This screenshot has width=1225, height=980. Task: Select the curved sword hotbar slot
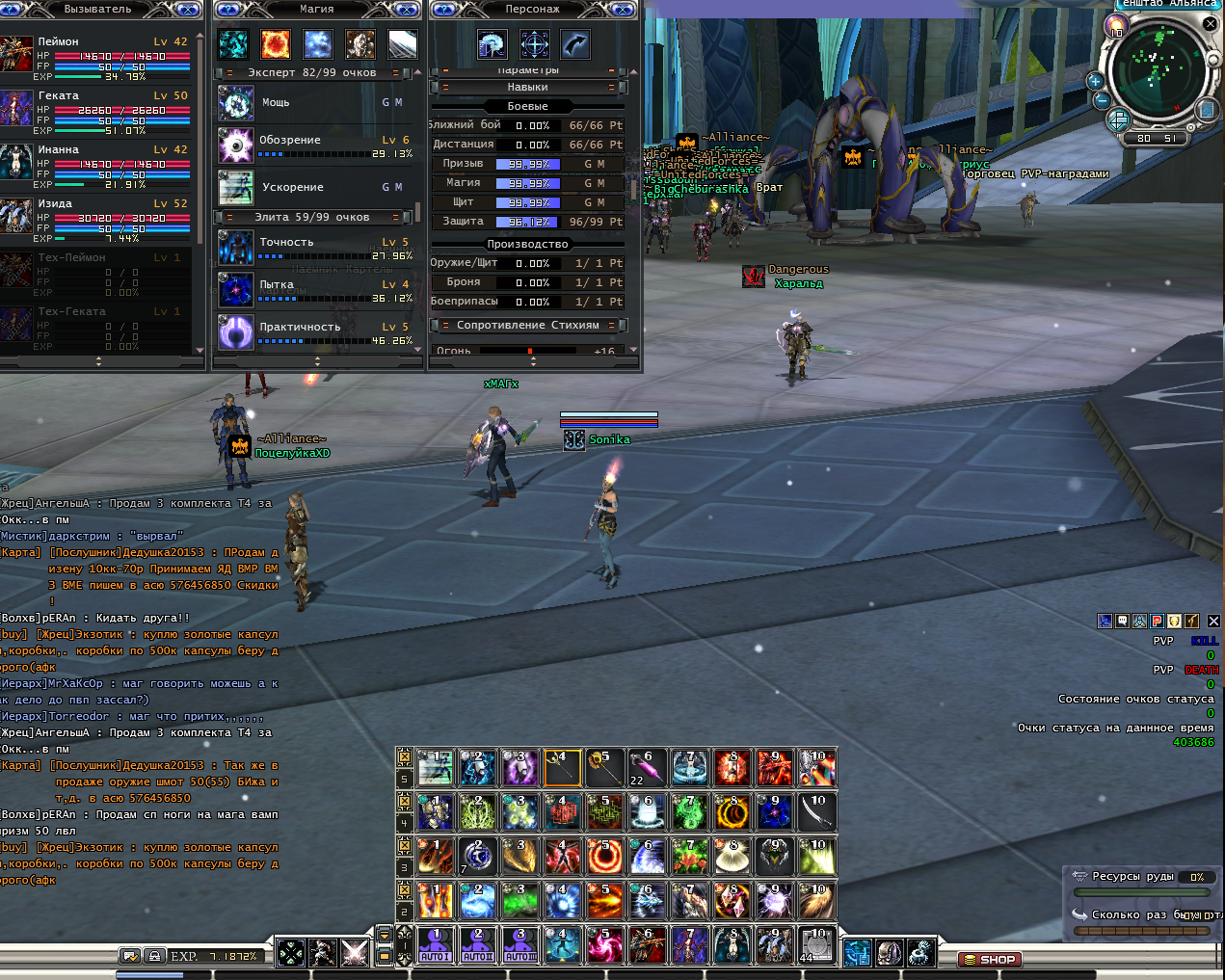817,811
